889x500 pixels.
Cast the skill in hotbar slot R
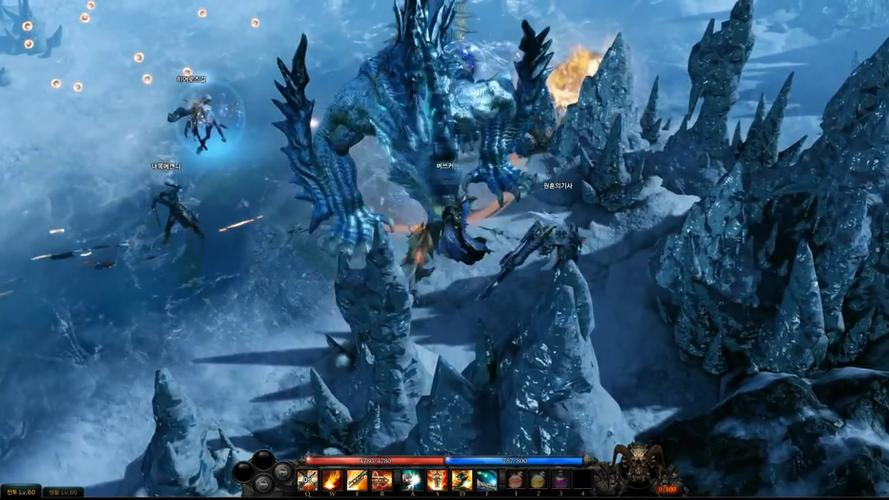(x=382, y=480)
